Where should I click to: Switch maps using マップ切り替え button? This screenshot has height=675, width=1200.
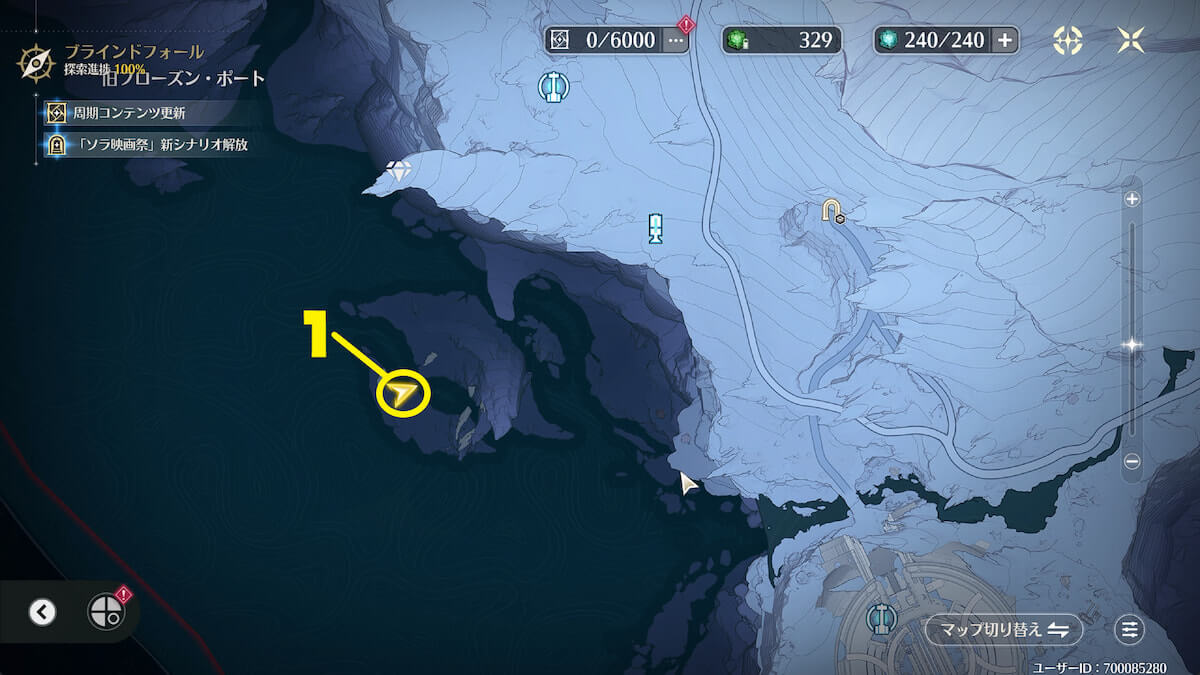(1004, 630)
